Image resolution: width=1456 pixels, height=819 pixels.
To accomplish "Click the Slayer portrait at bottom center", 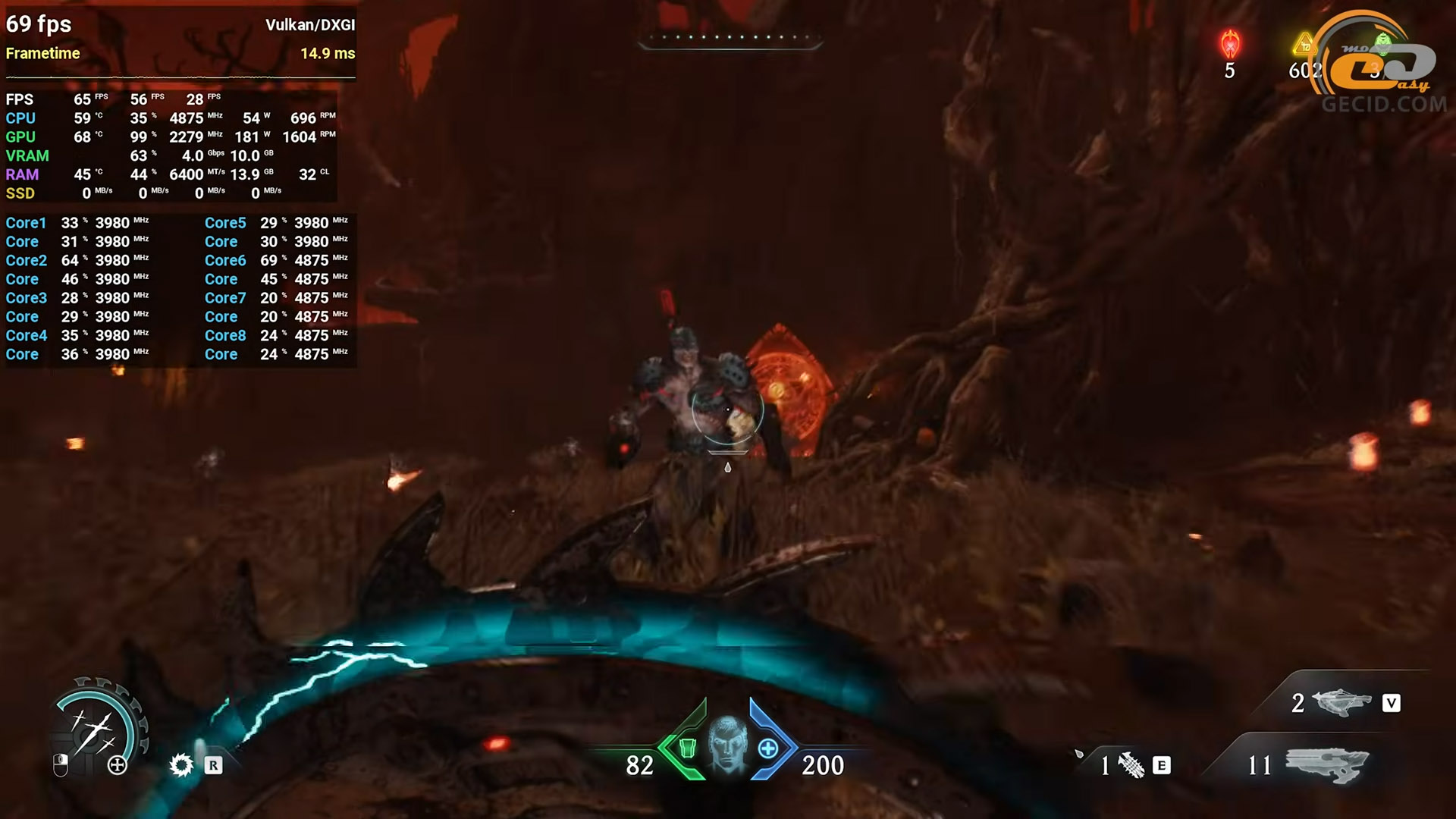I will pos(727,745).
